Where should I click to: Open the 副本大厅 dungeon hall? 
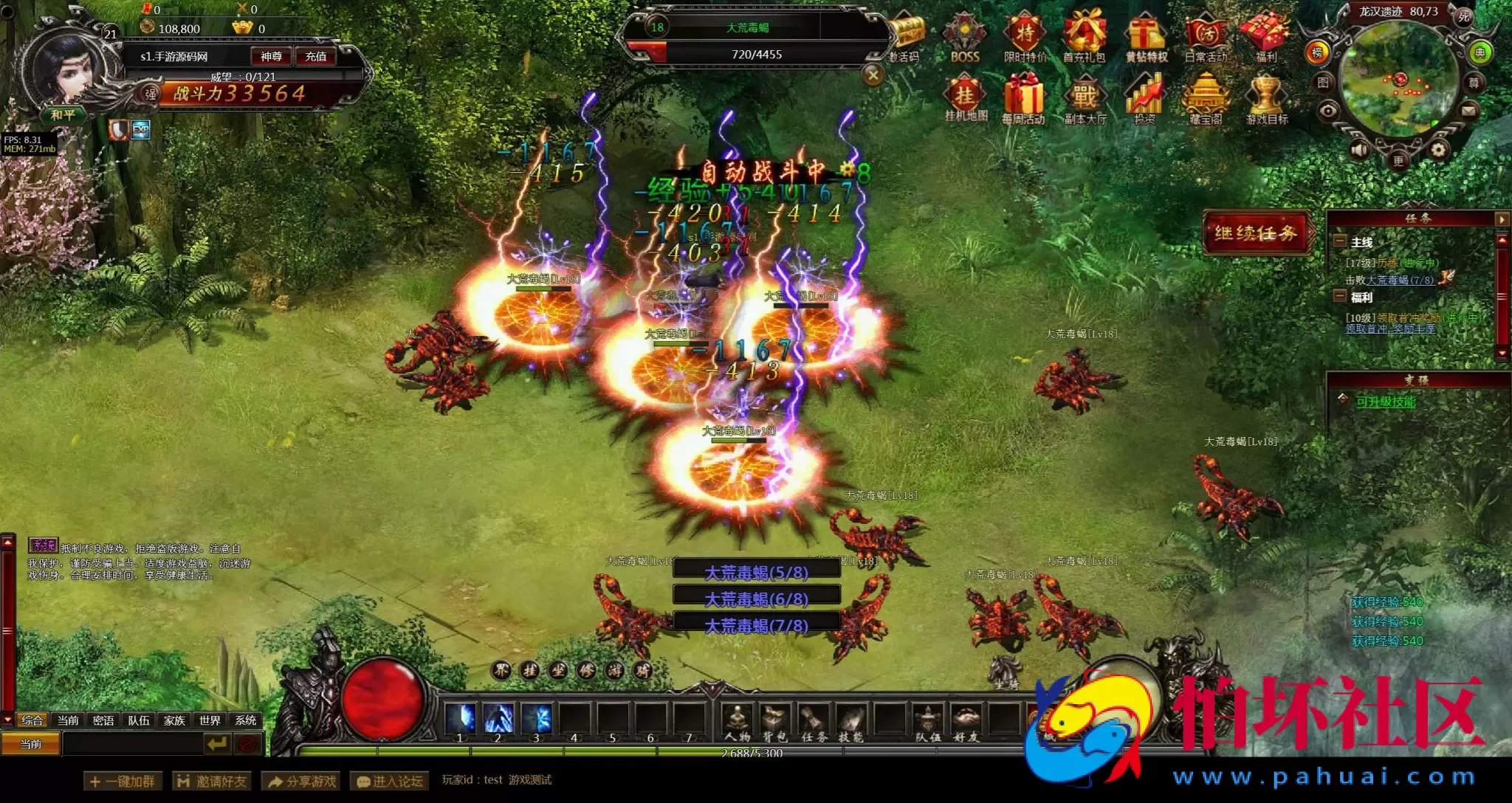pos(1085,100)
